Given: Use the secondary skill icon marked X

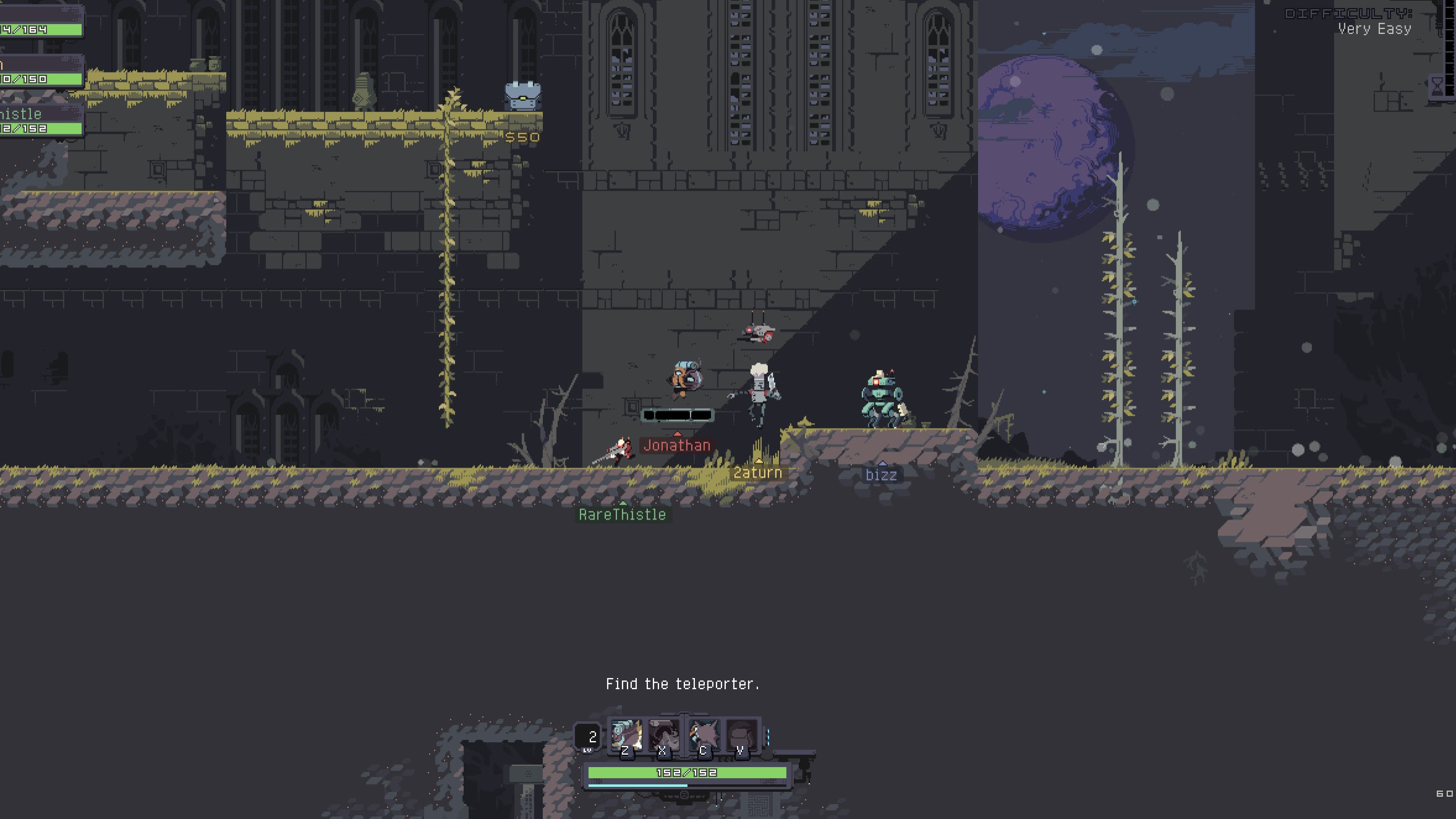Looking at the screenshot, I should 663,737.
